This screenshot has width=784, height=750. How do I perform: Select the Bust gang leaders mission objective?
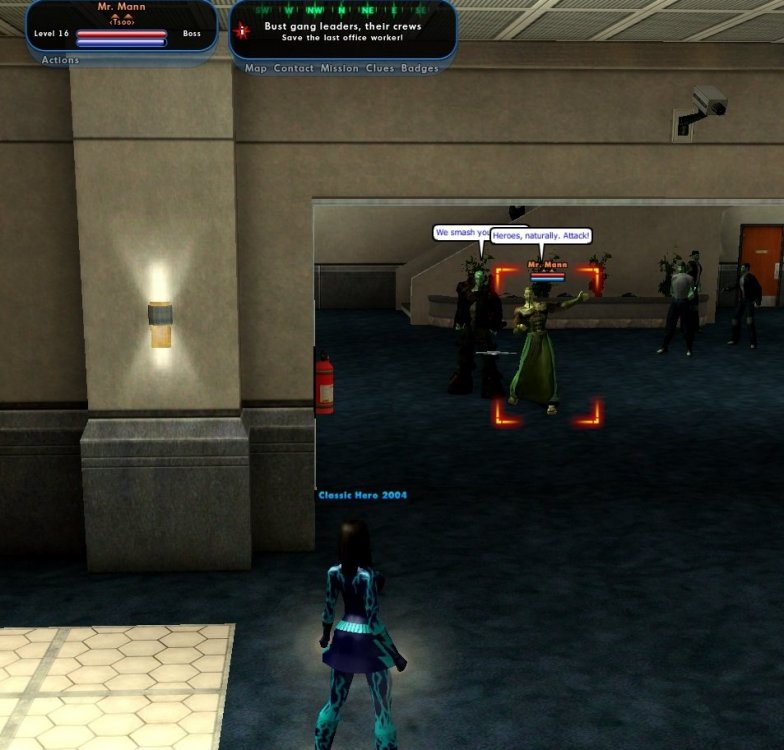pyautogui.click(x=343, y=26)
